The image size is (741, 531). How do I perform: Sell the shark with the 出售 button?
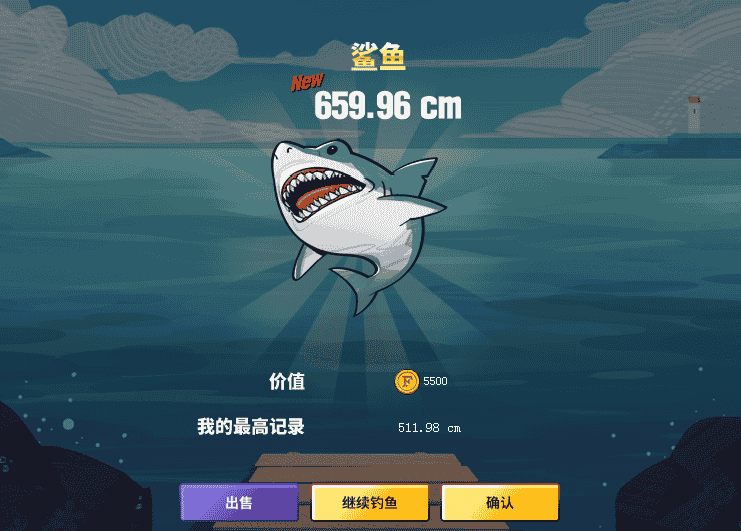[x=239, y=502]
